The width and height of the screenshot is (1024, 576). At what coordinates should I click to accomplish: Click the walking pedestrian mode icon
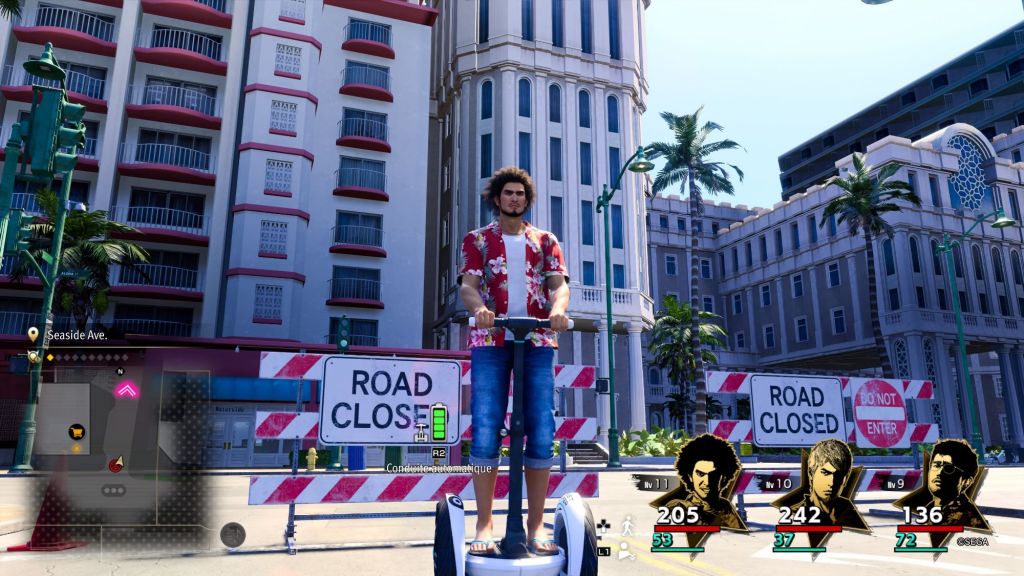click(x=627, y=525)
